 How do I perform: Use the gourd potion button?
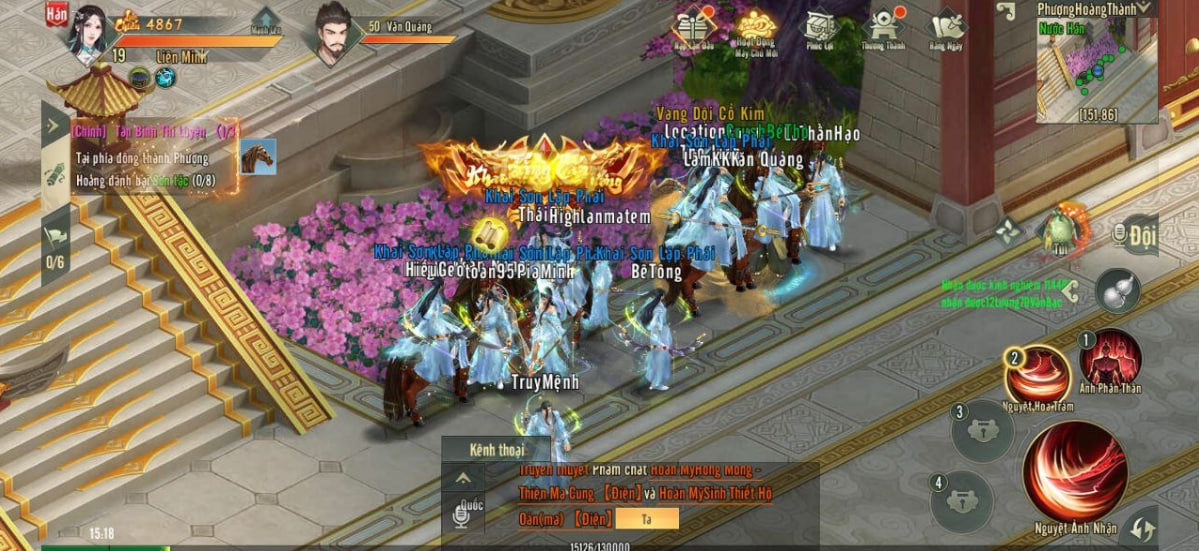coord(1117,292)
